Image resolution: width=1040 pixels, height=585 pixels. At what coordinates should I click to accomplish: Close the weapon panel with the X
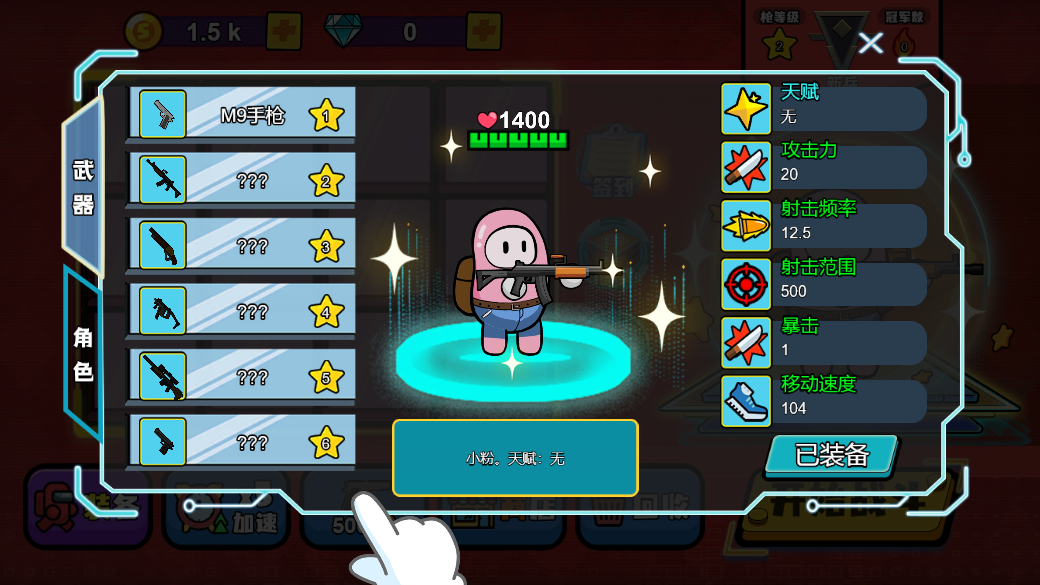tap(871, 42)
